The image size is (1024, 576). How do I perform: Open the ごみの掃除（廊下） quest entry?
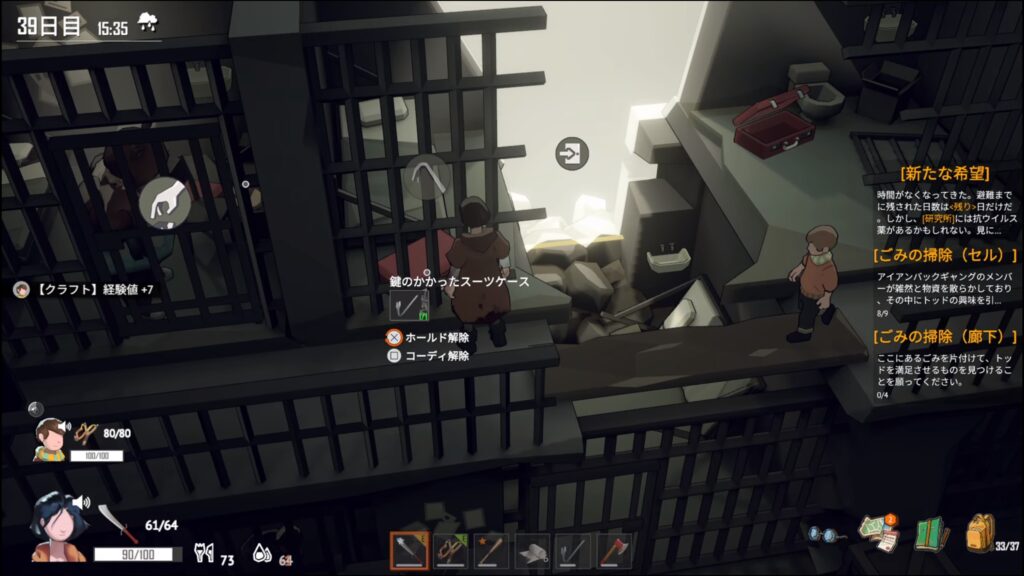(944, 337)
